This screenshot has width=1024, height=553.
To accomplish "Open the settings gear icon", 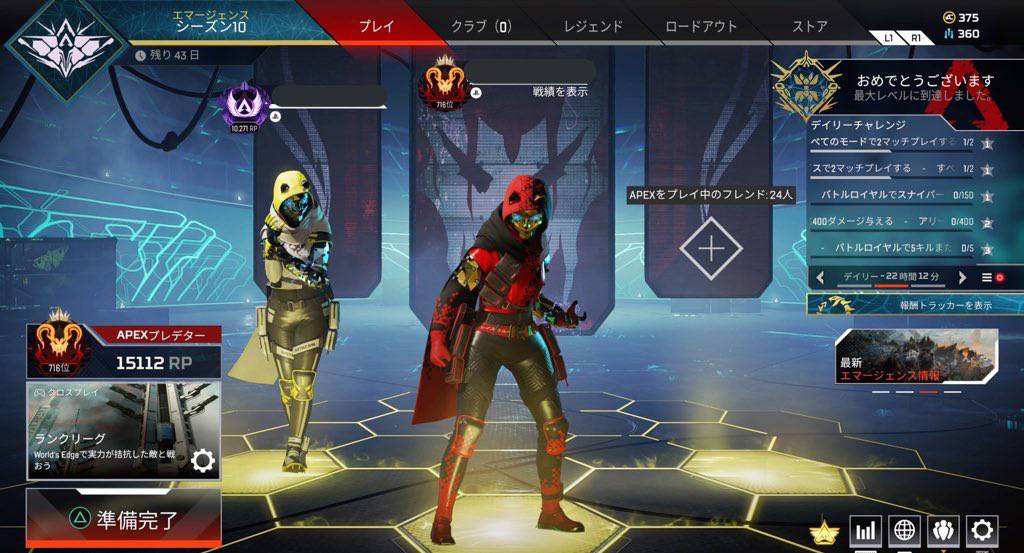I will tap(981, 530).
